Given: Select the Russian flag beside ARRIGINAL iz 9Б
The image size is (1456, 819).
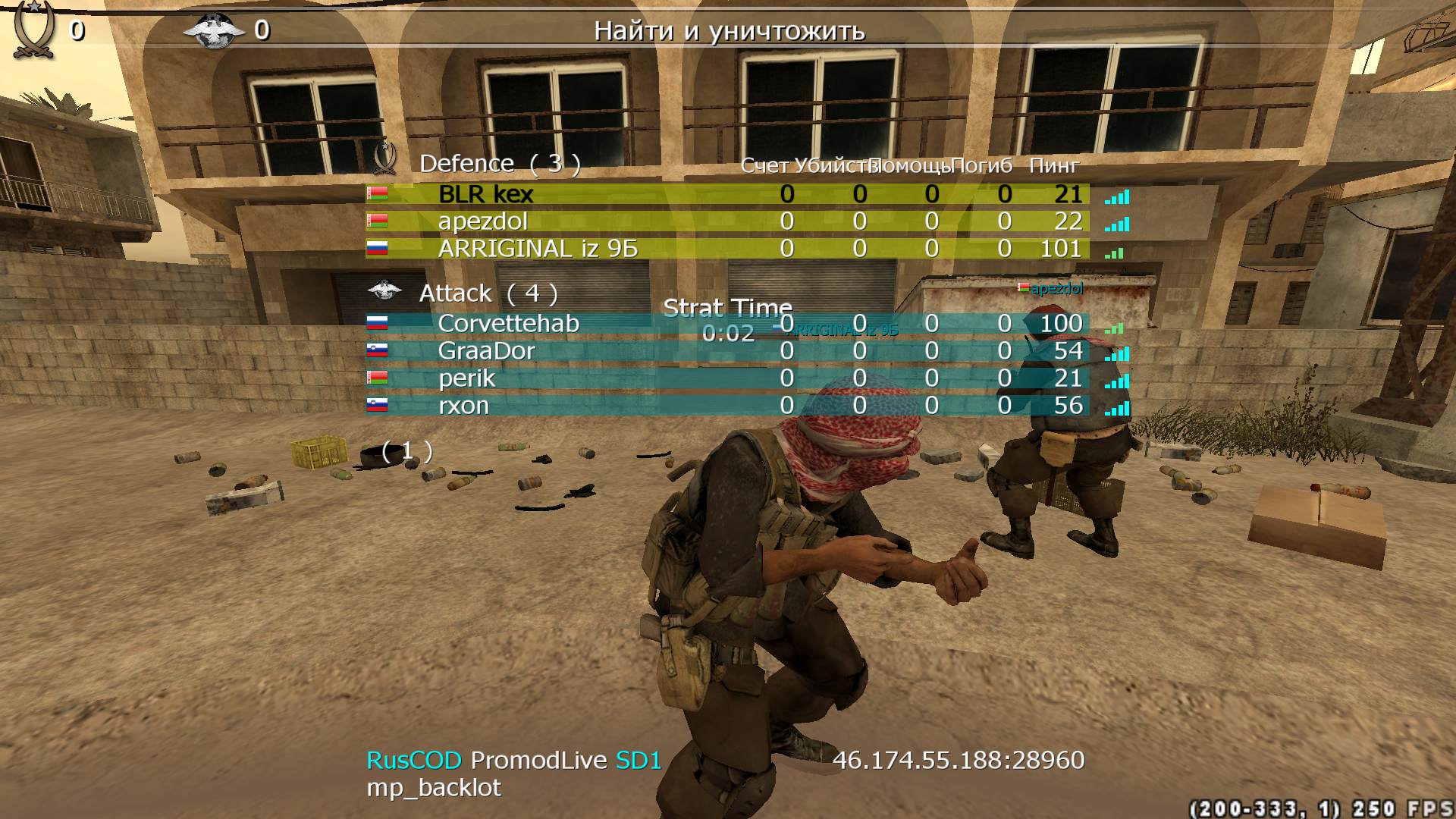Looking at the screenshot, I should 376,249.
